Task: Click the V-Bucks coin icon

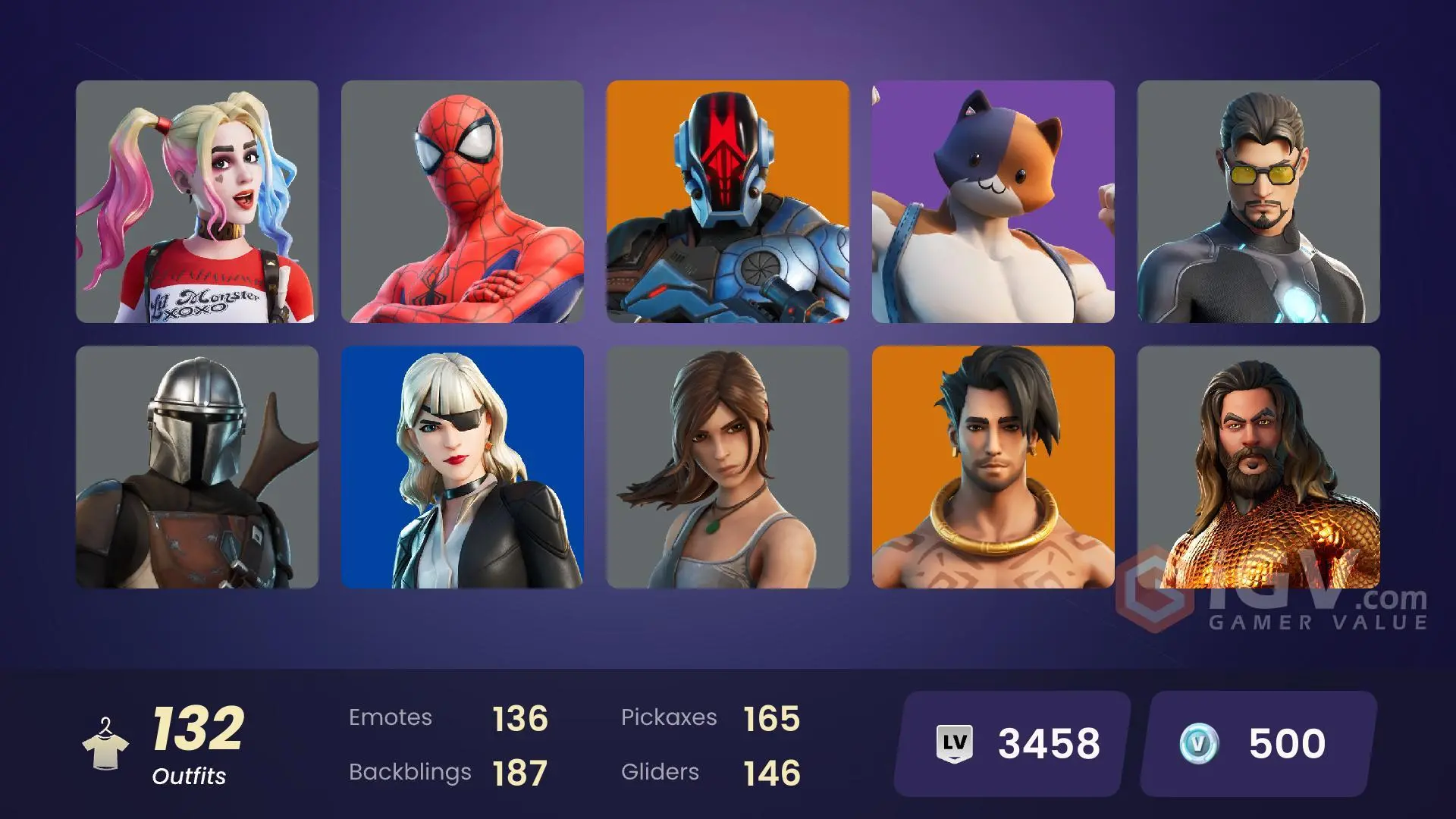Action: pos(1200,745)
